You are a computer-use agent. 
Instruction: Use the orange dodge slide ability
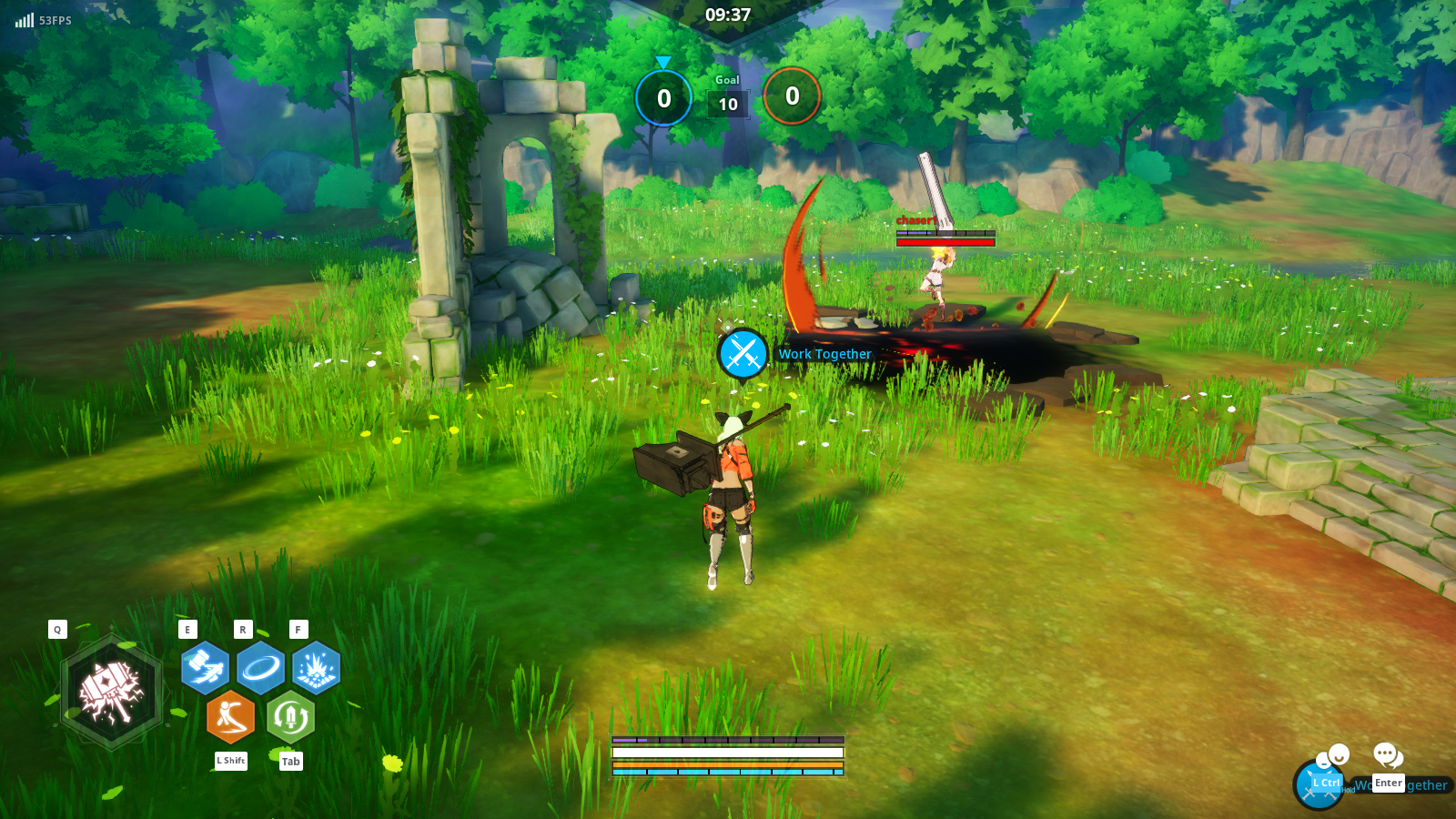tap(230, 717)
